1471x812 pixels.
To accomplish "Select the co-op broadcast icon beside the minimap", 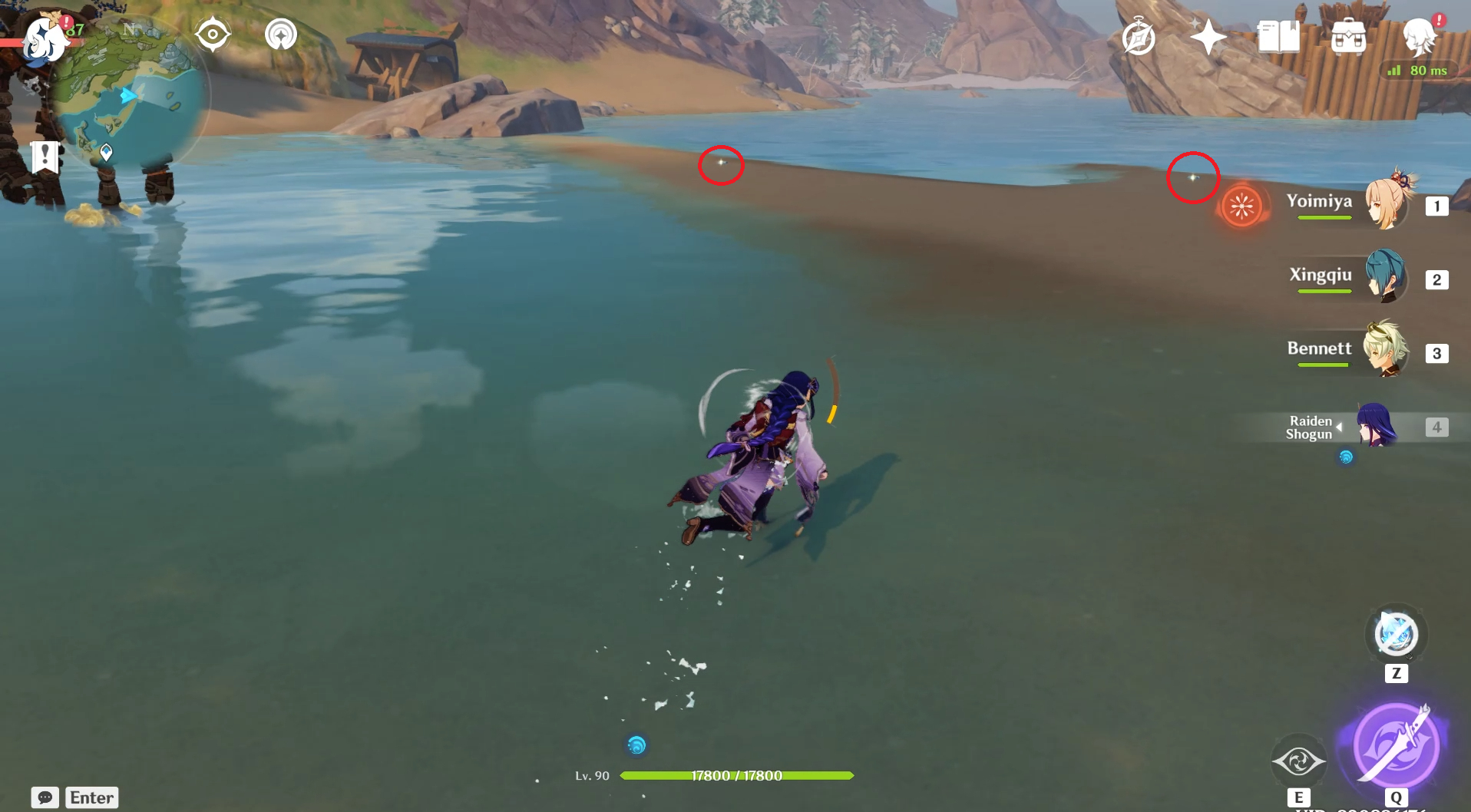I will tap(281, 33).
